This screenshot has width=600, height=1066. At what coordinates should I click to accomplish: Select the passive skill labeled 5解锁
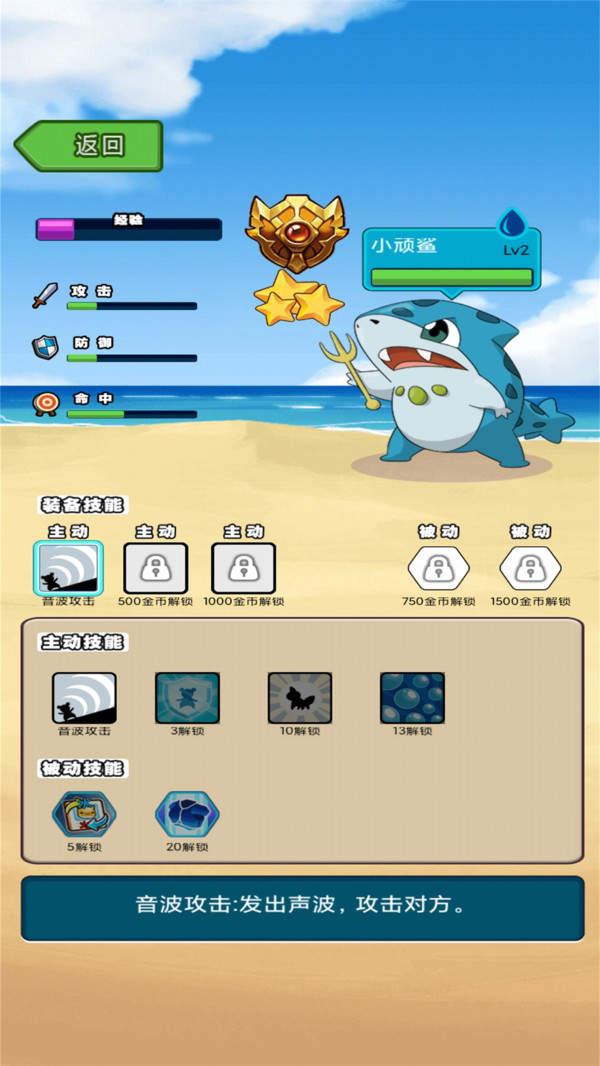click(x=84, y=815)
